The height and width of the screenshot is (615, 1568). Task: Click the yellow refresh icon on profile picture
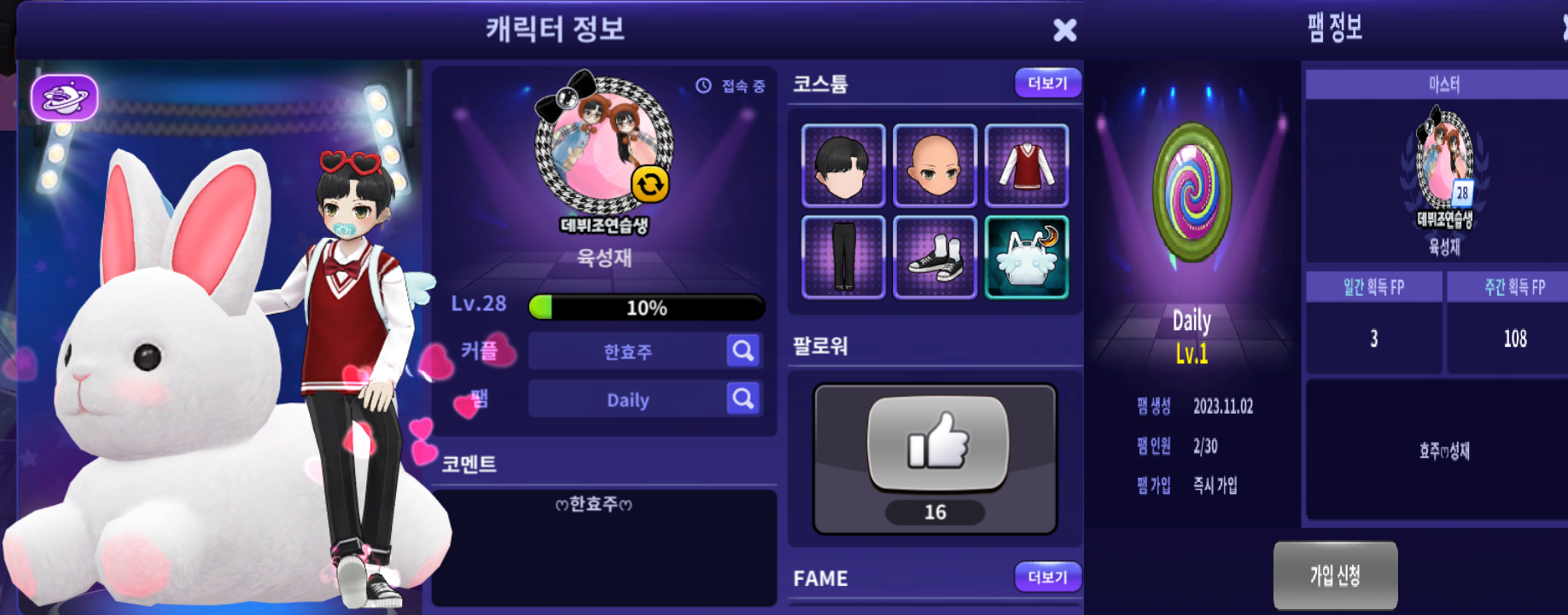pos(650,184)
